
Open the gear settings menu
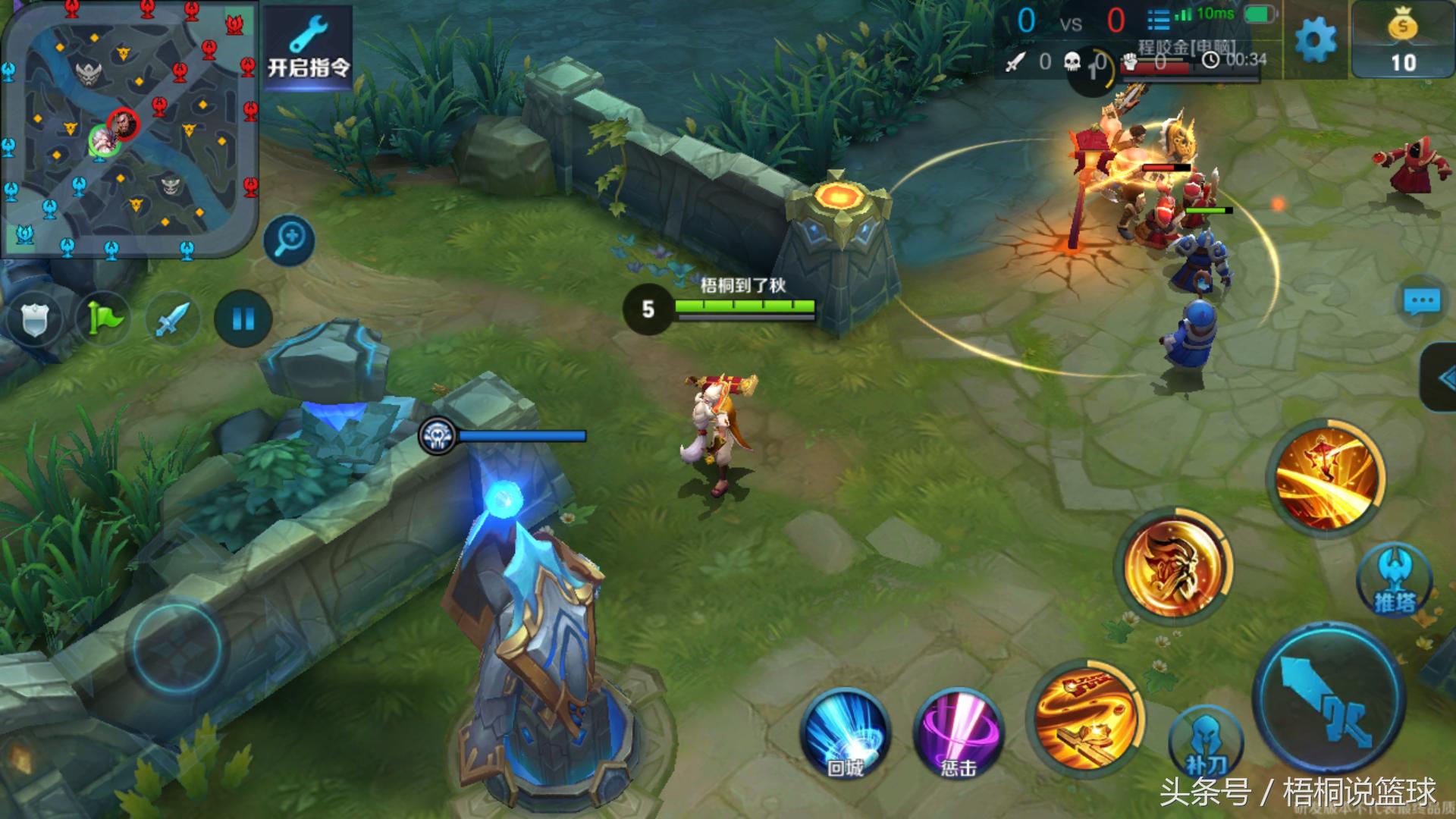pos(1316,39)
